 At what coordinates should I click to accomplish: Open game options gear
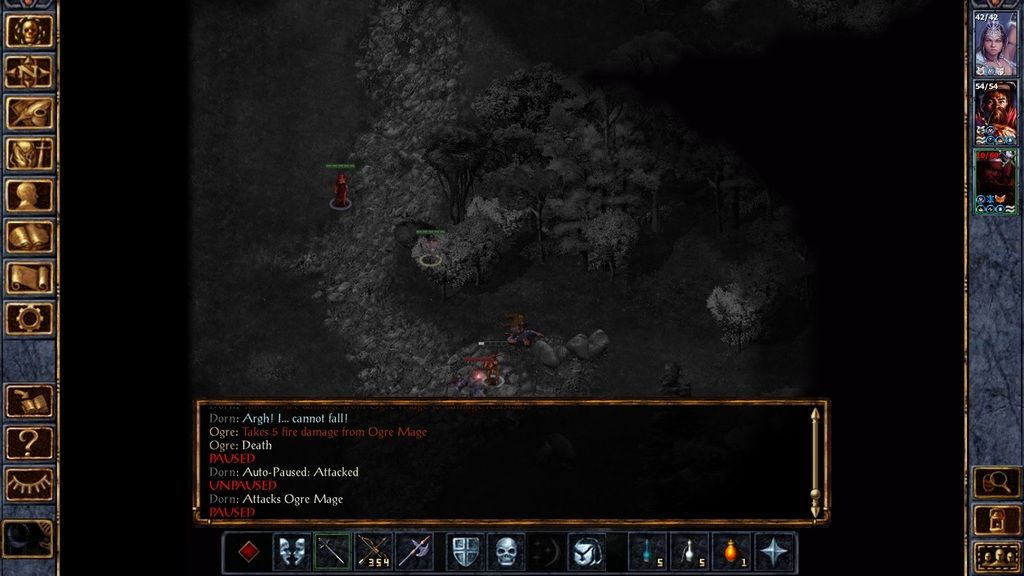click(30, 318)
